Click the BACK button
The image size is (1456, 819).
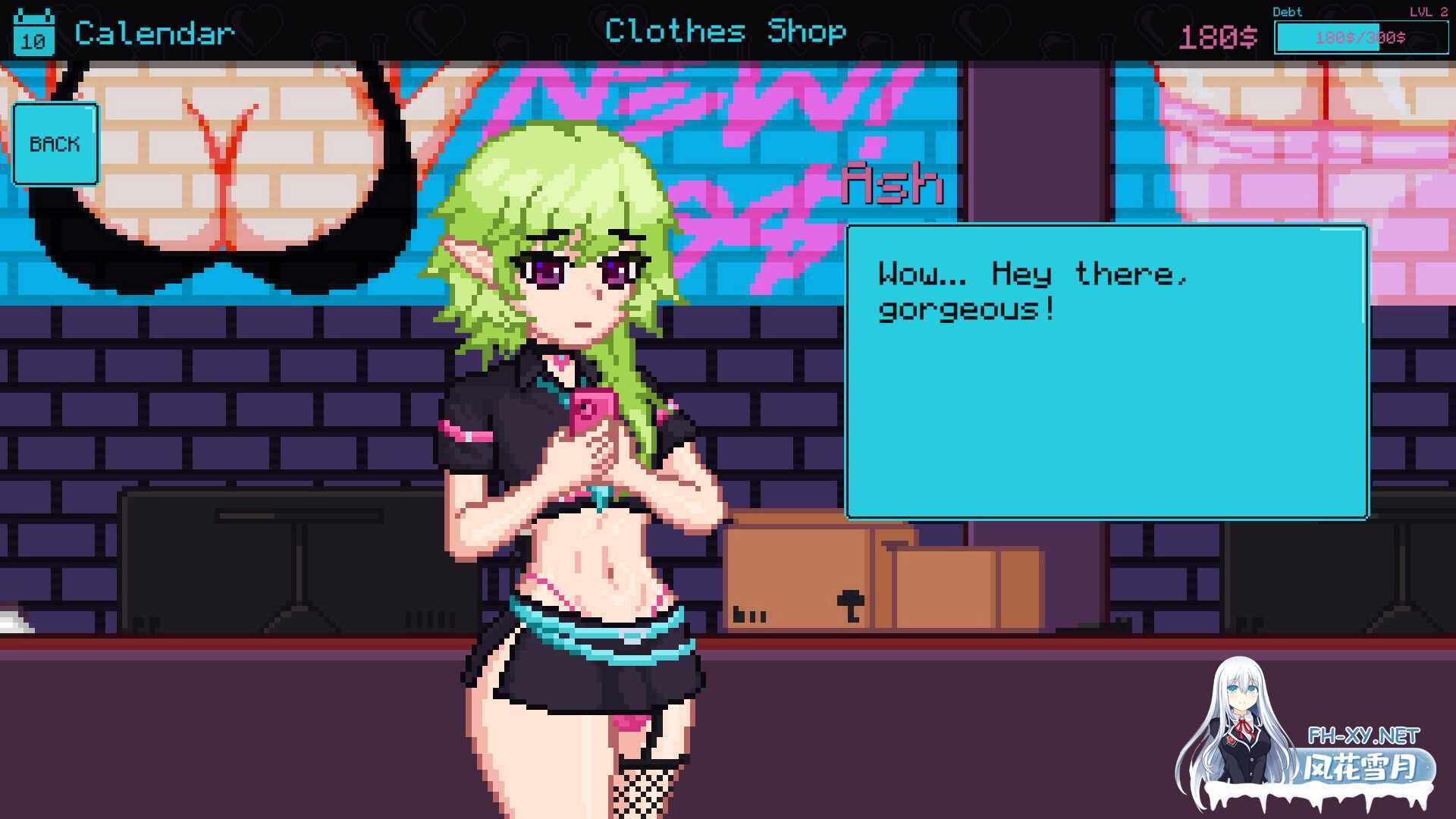click(55, 144)
